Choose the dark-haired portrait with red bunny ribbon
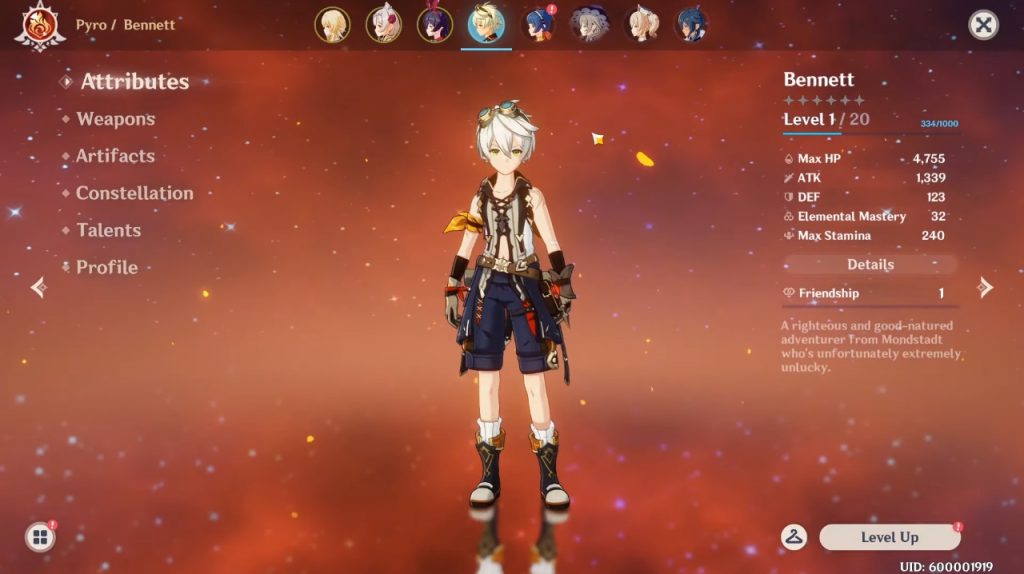Image resolution: width=1024 pixels, height=574 pixels. coord(435,25)
